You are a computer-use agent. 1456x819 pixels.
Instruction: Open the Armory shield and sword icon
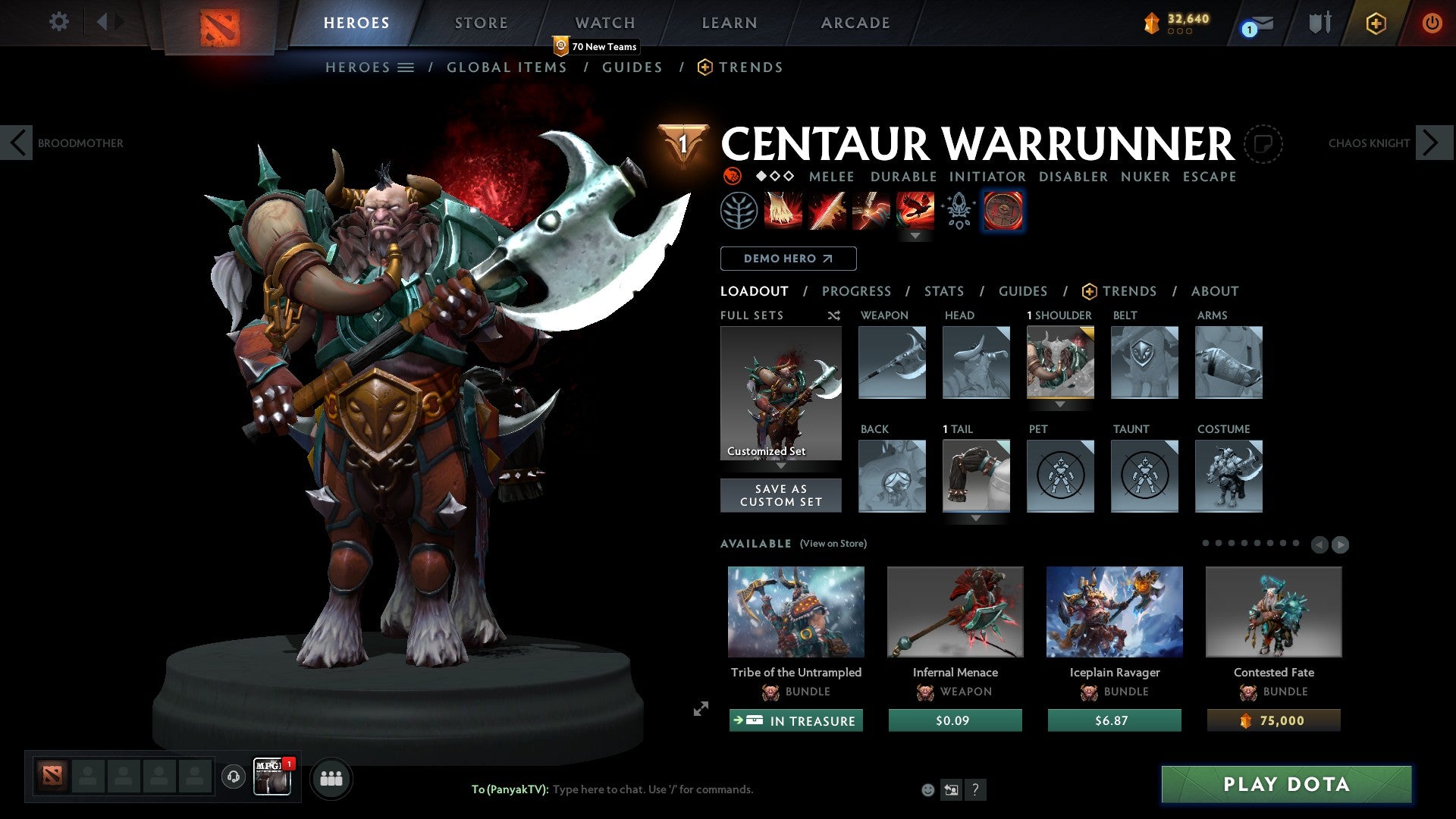(1319, 23)
